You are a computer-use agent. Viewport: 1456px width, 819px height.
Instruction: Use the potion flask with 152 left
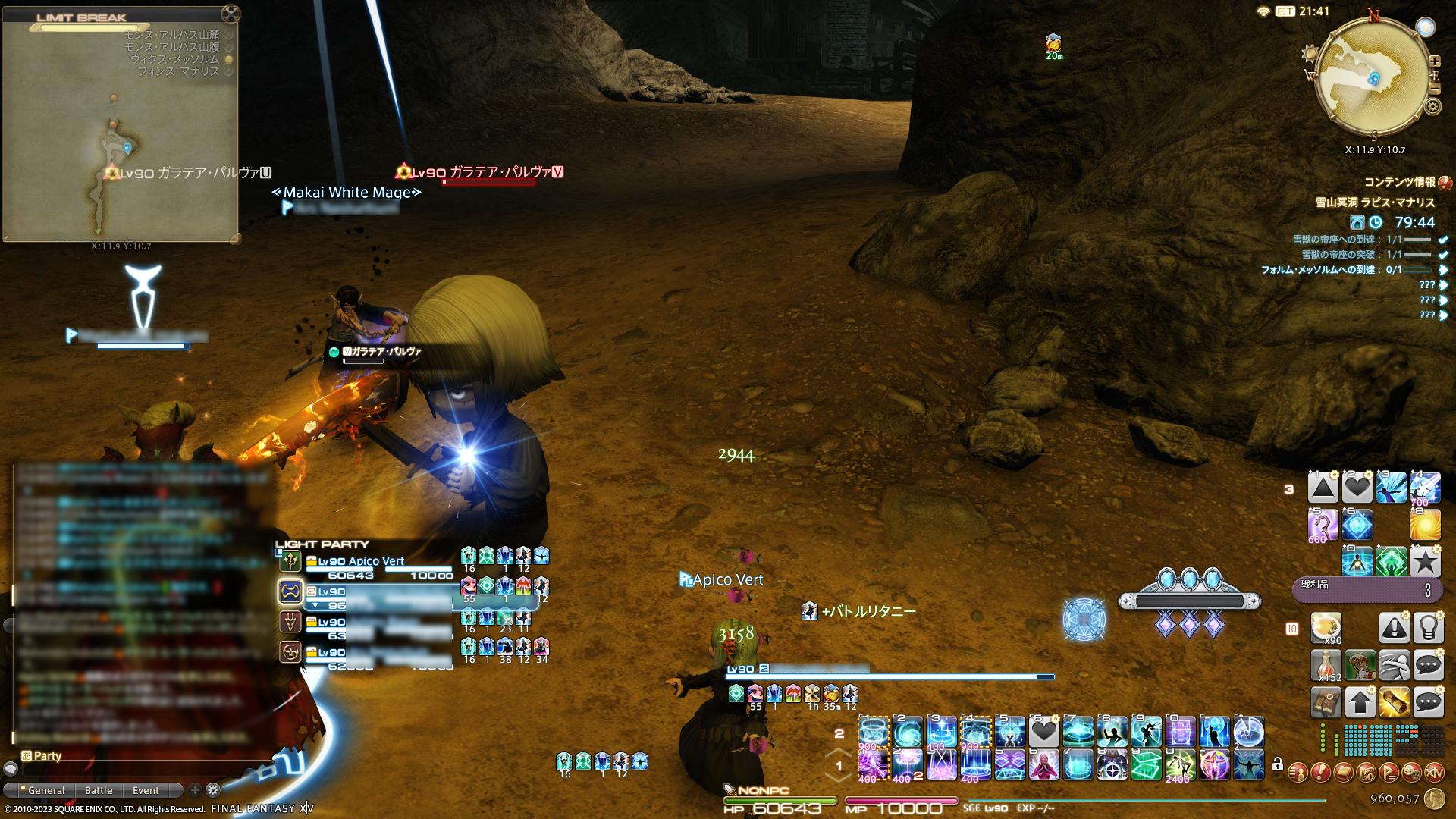click(x=1326, y=665)
